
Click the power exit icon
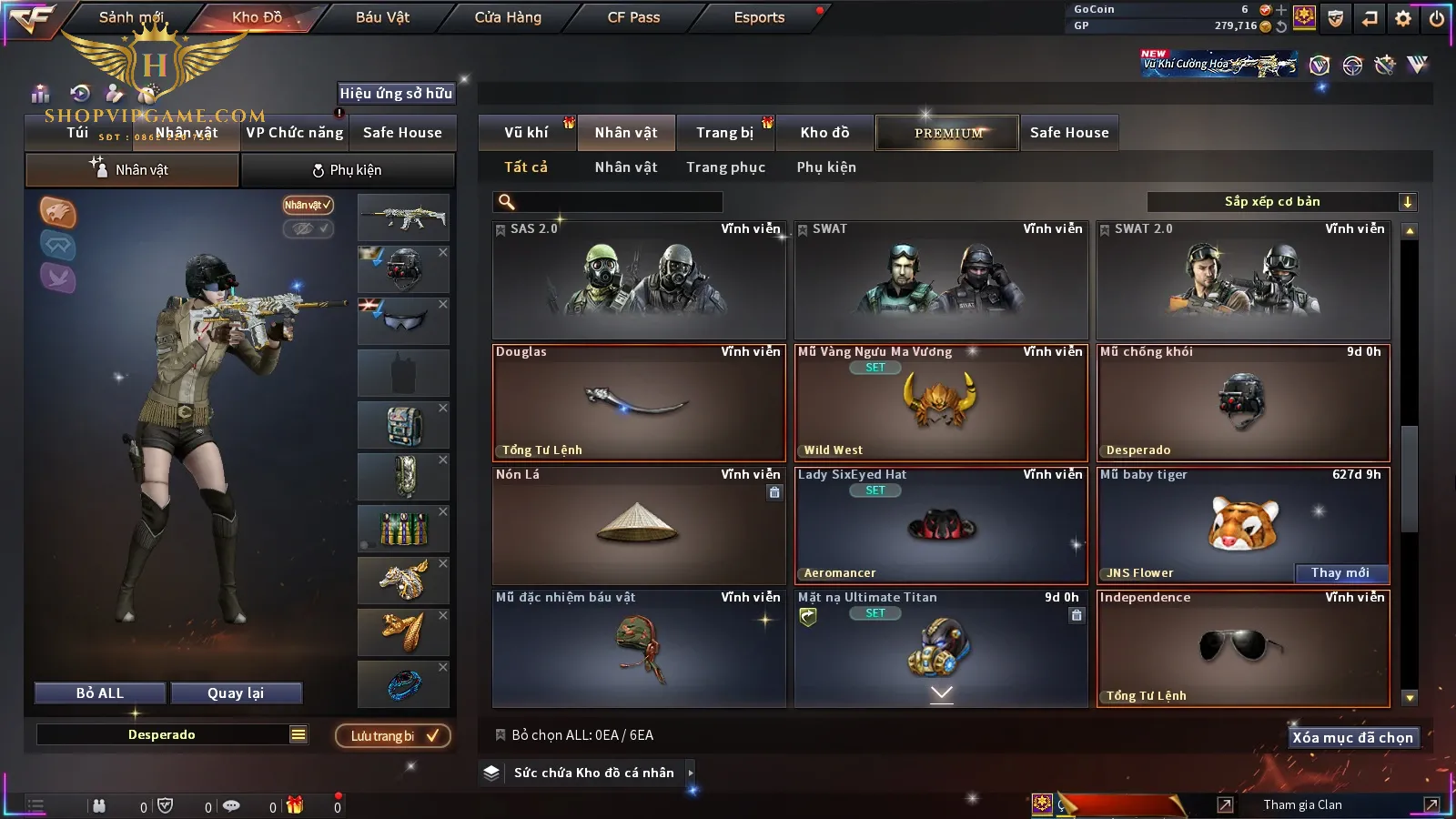pyautogui.click(x=1437, y=18)
